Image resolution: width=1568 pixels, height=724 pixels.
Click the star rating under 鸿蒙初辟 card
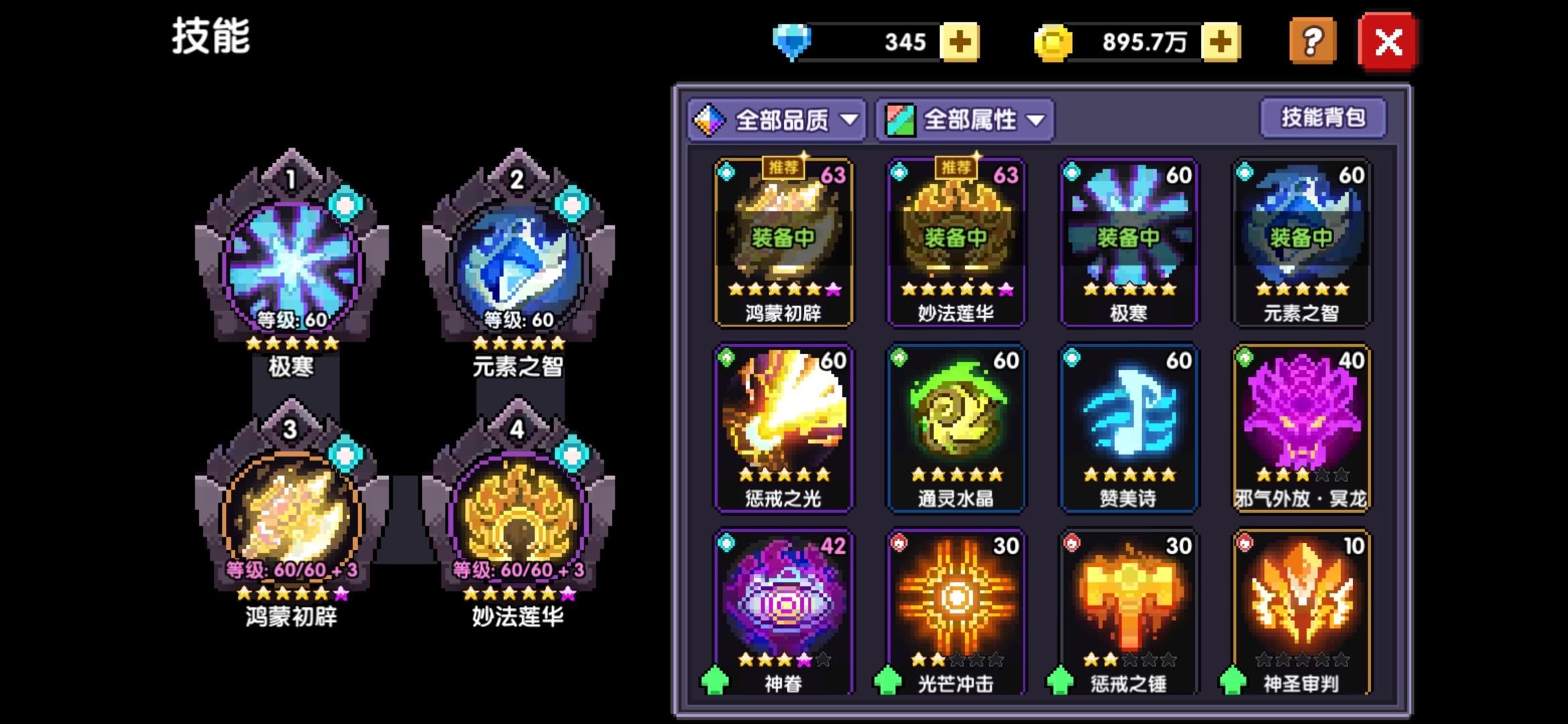(x=784, y=290)
